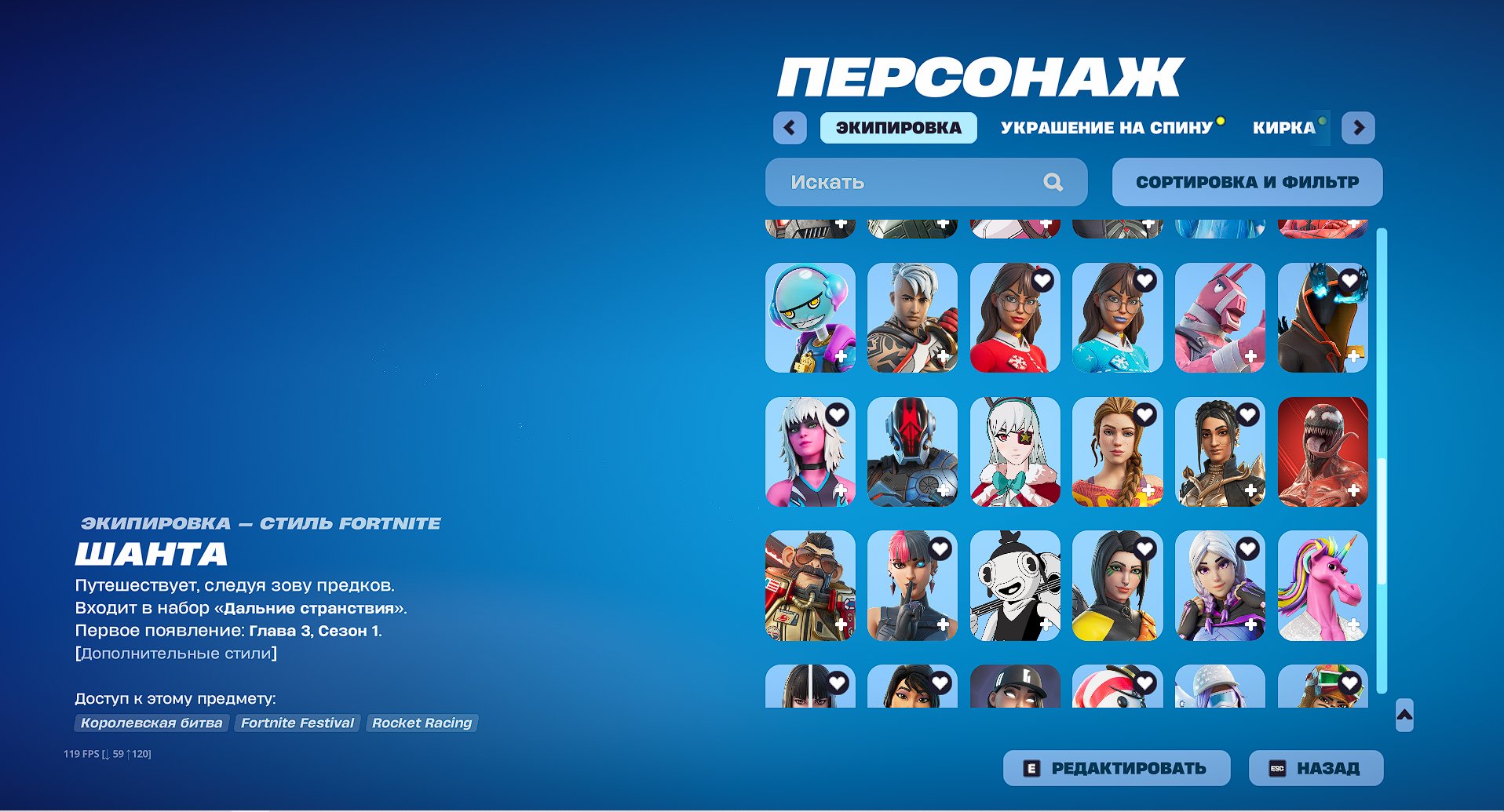Toggle the favorite heart on the Carnage skin

1349,416
